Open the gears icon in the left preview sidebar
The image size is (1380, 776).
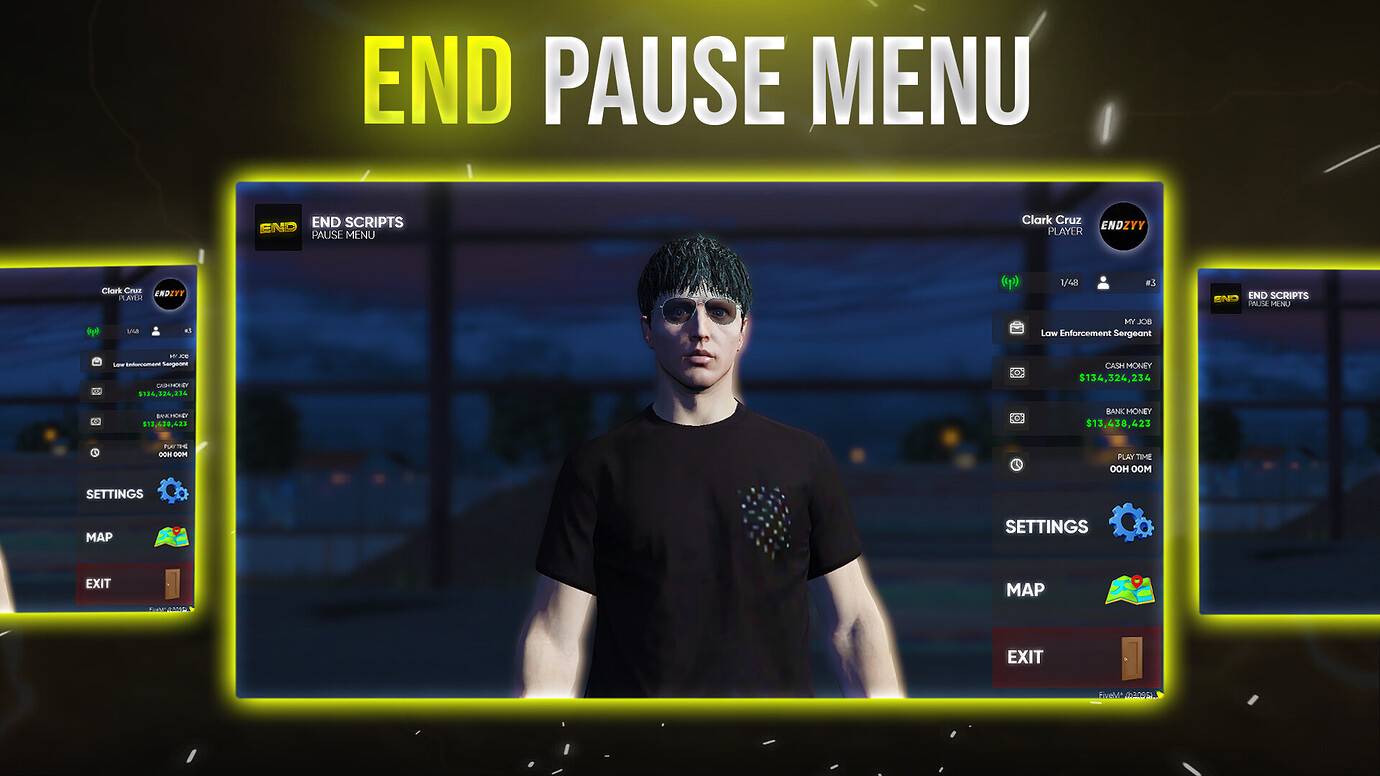pyautogui.click(x=171, y=491)
